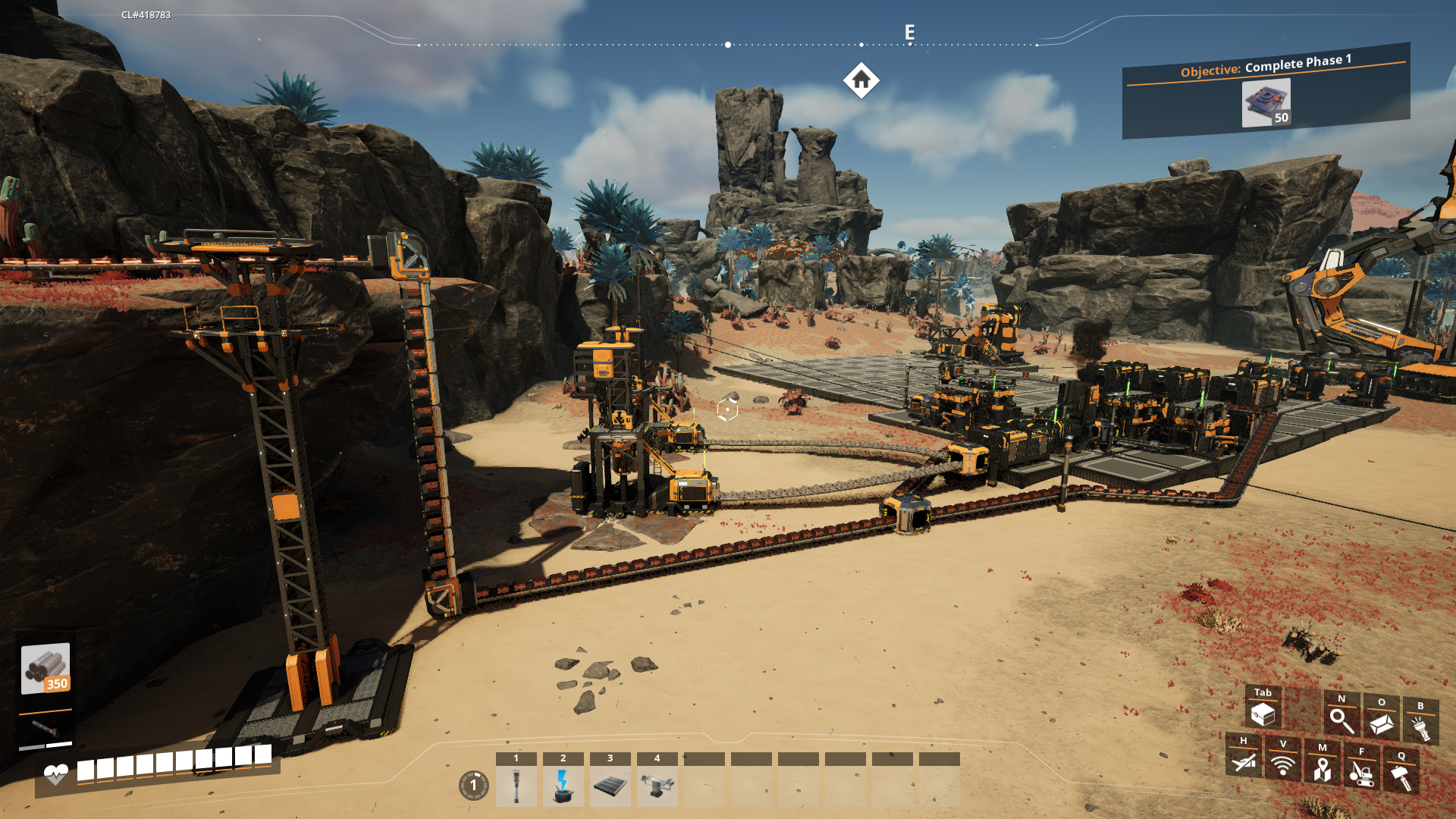
Task: Pick the conveyor splitter in hotbar slot 4
Action: pos(657,786)
